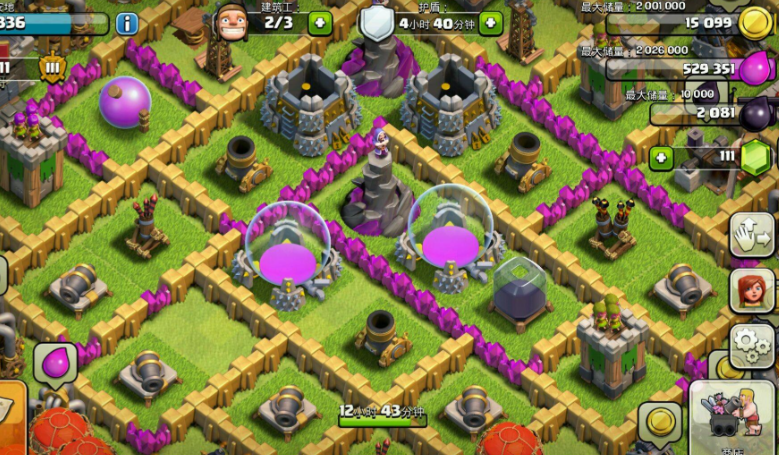Image resolution: width=779 pixels, height=455 pixels.
Task: Buy gems with the green plus button
Action: (660, 157)
